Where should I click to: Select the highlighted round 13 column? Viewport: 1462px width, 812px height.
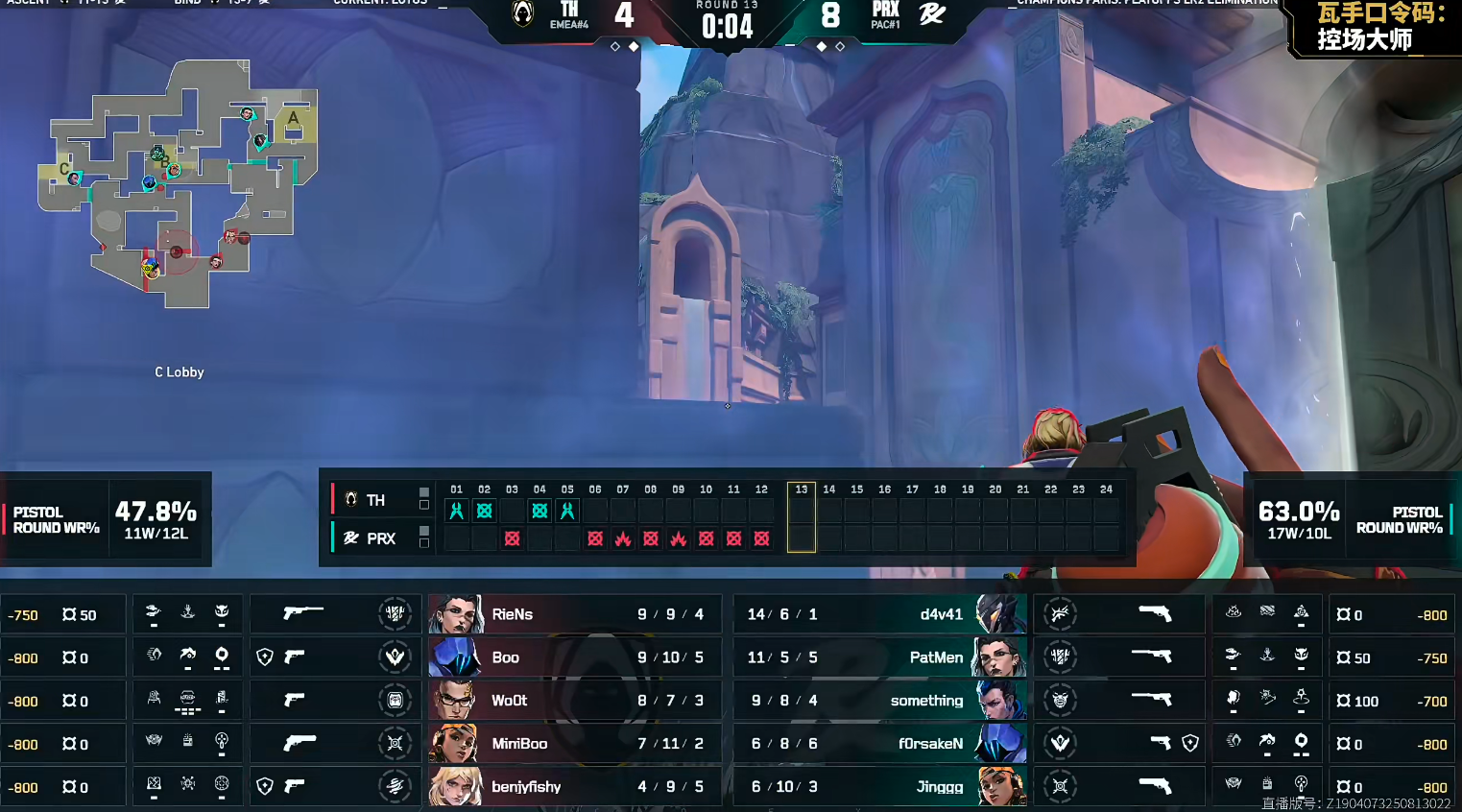[802, 517]
